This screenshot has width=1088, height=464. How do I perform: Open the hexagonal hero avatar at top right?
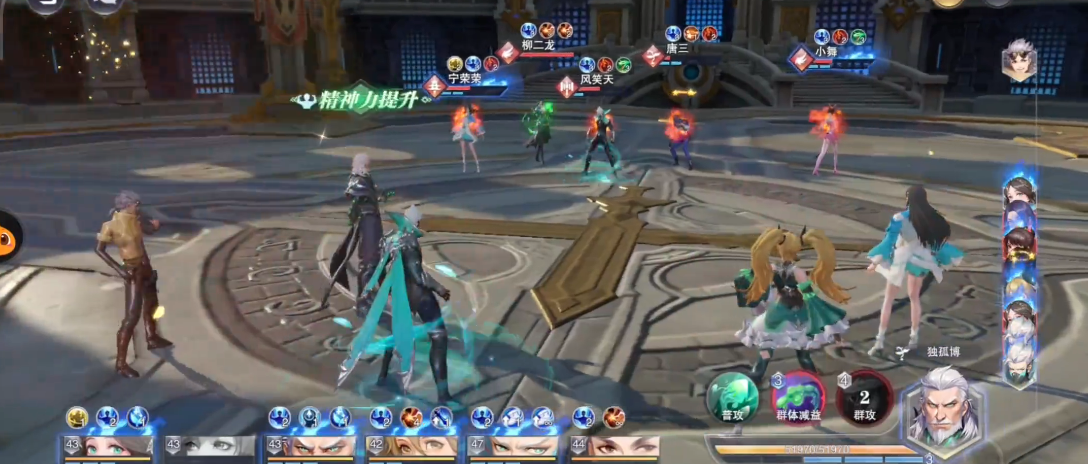(1019, 61)
